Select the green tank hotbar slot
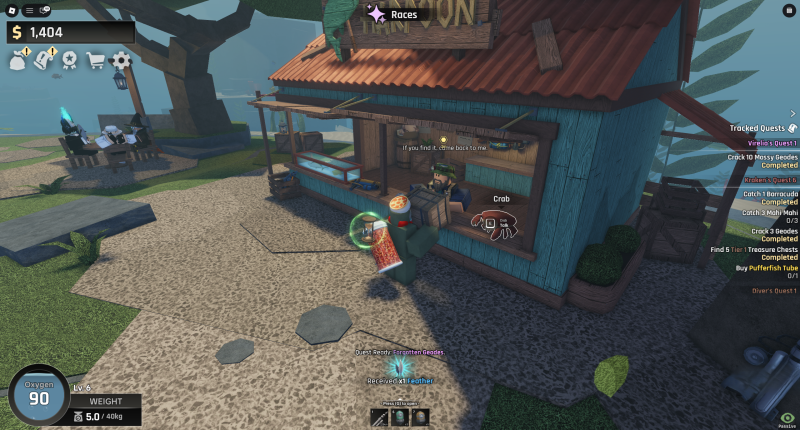The width and height of the screenshot is (800, 430). pos(400,417)
